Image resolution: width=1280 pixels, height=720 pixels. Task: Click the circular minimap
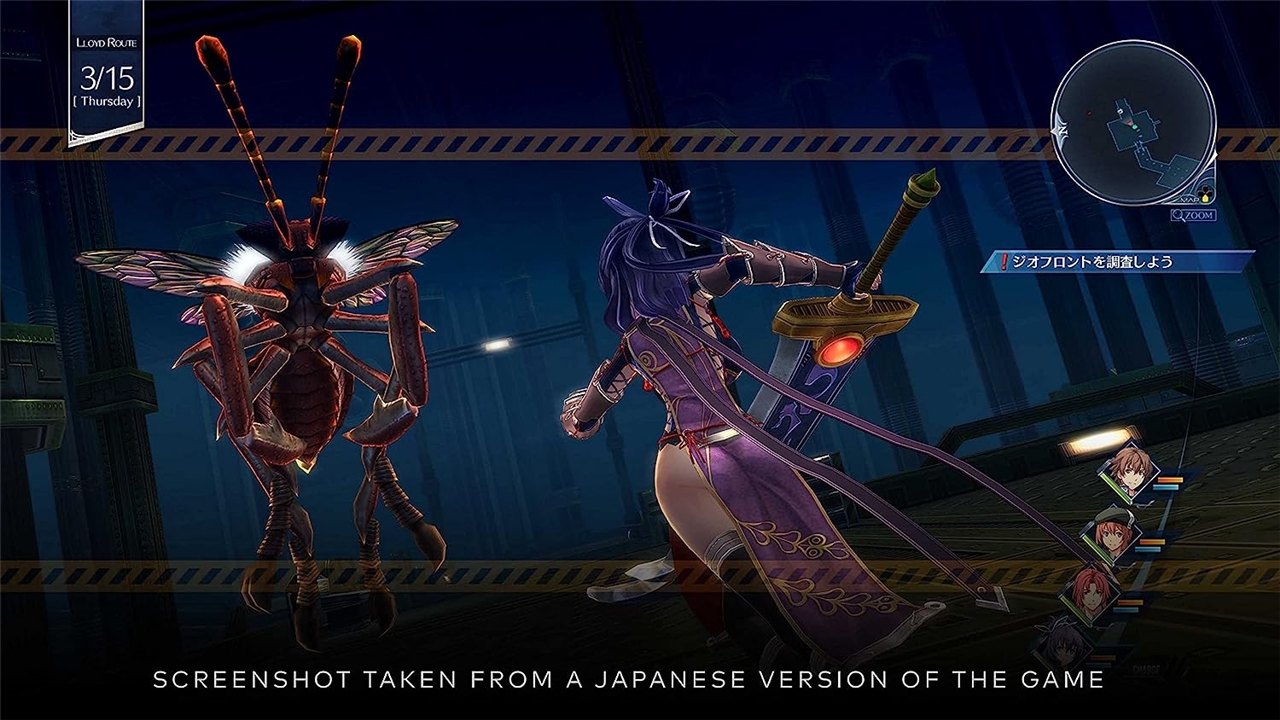point(1132,123)
